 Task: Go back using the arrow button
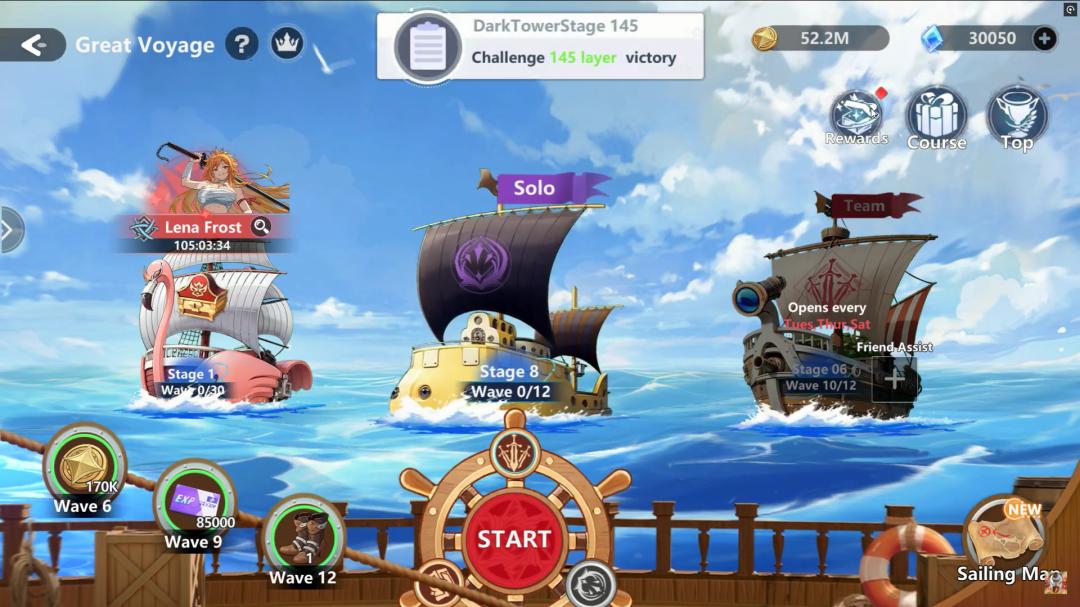pos(33,44)
